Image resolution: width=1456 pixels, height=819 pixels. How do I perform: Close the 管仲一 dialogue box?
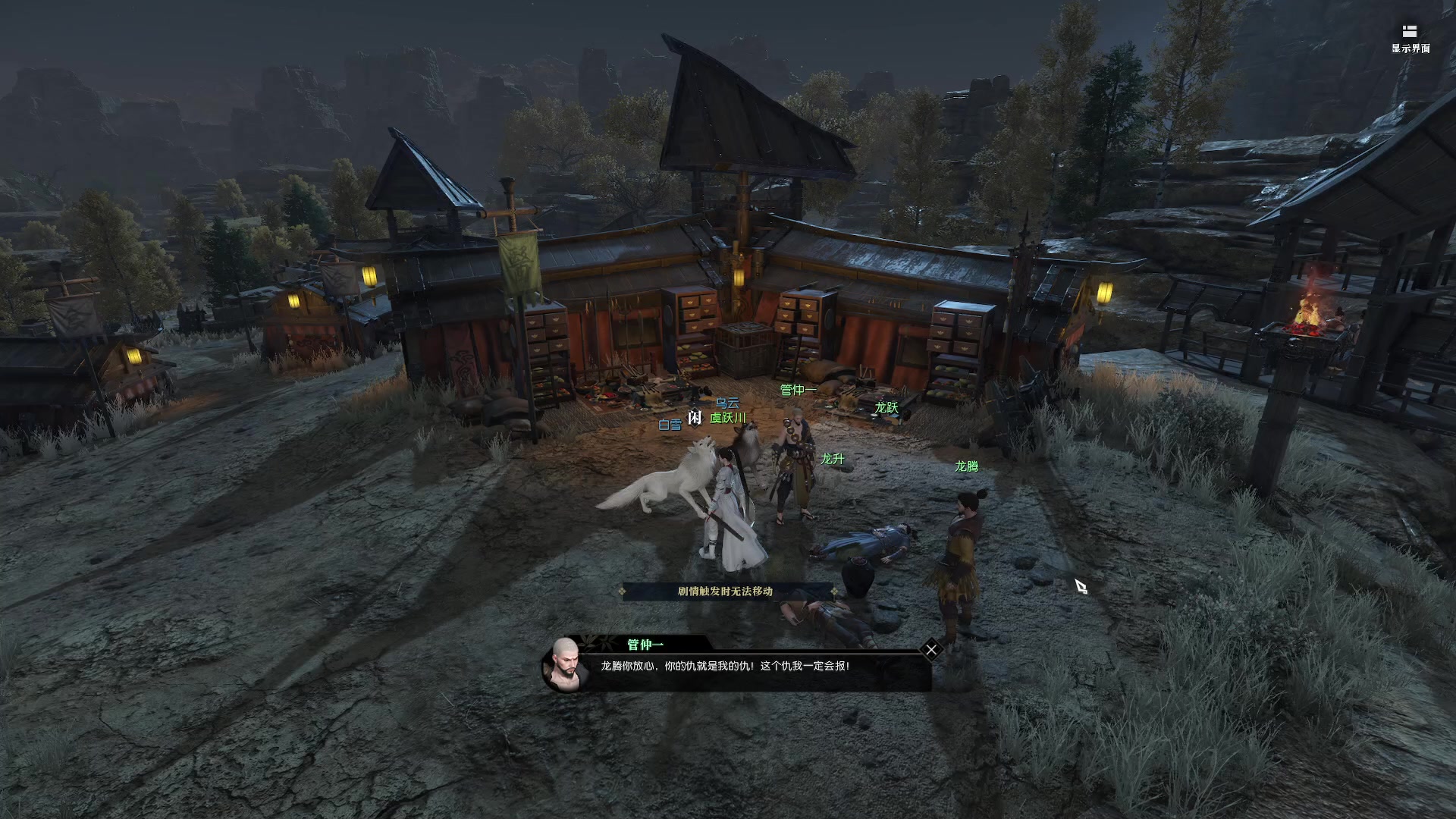click(x=931, y=650)
